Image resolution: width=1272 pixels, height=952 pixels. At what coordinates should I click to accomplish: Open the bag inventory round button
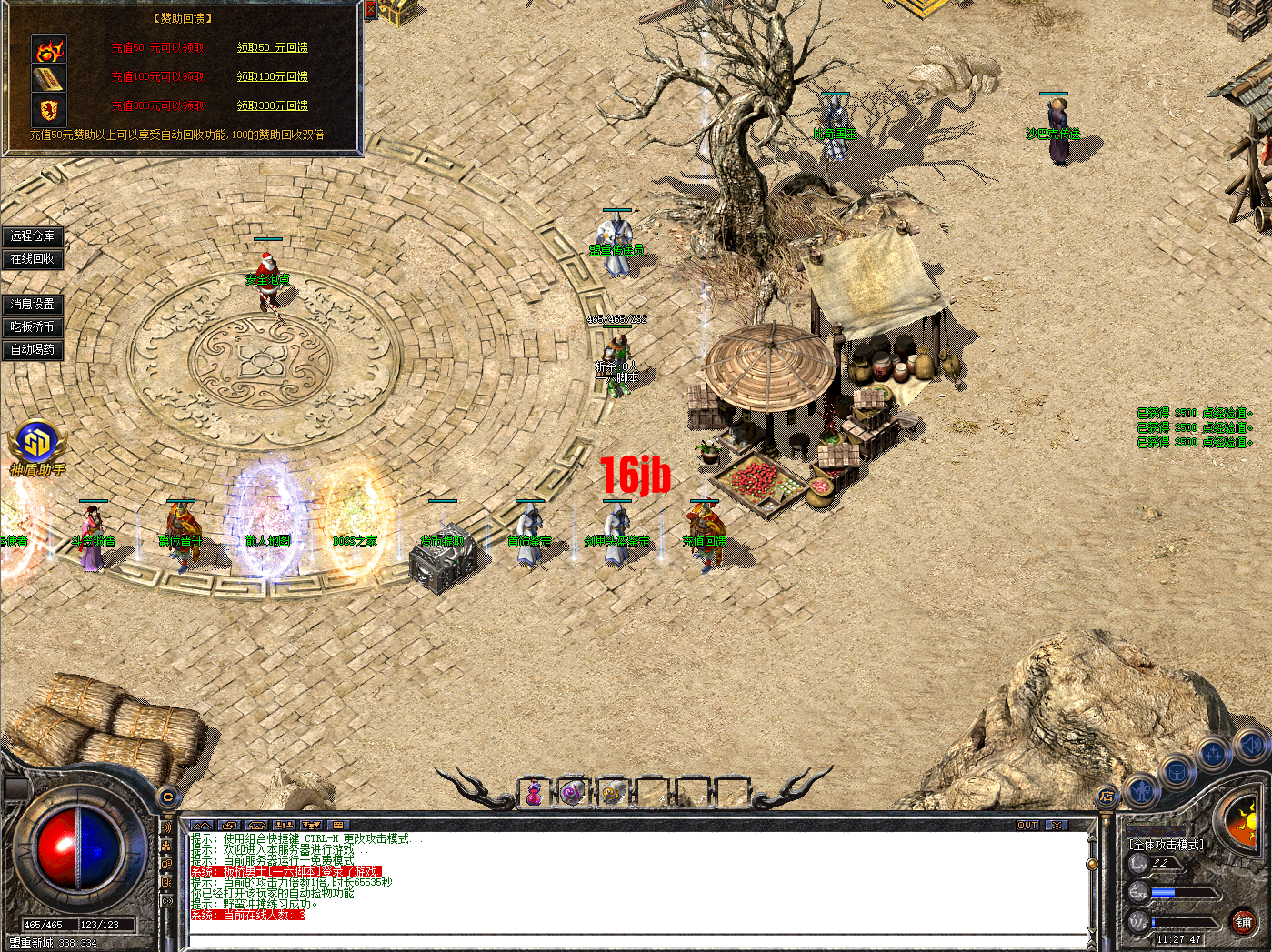[1177, 772]
